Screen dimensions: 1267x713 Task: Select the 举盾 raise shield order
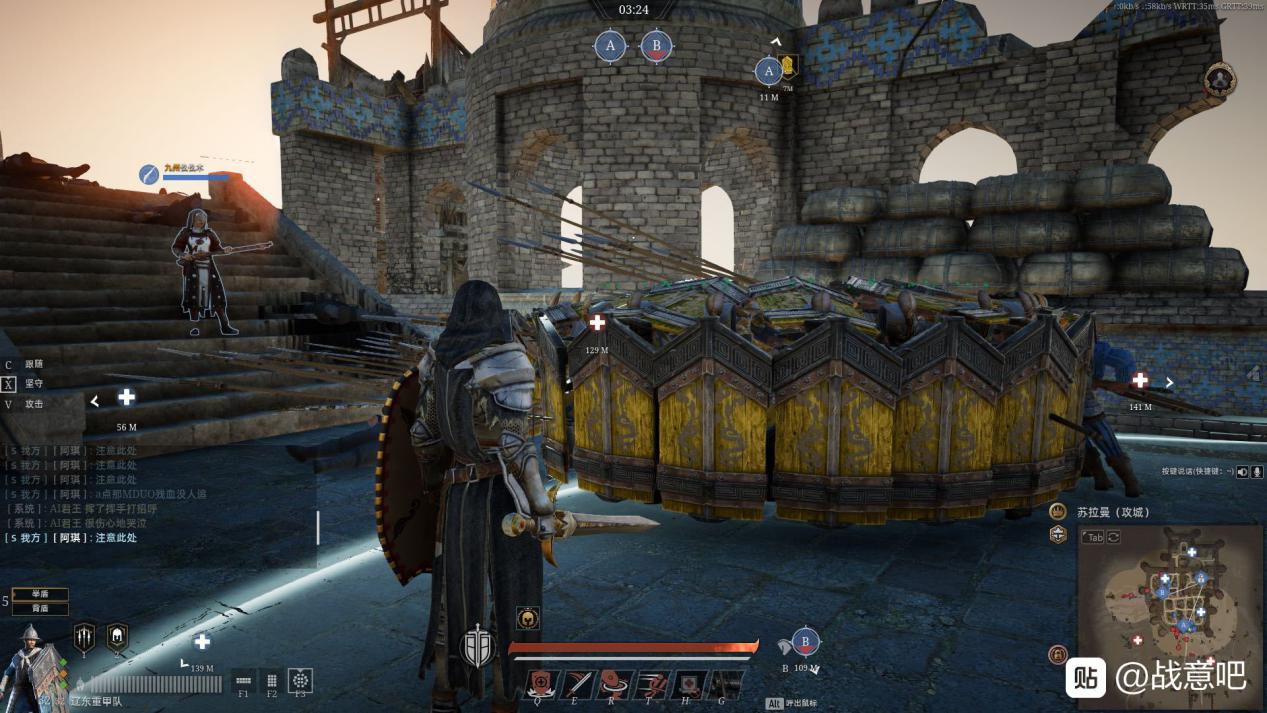[40, 594]
